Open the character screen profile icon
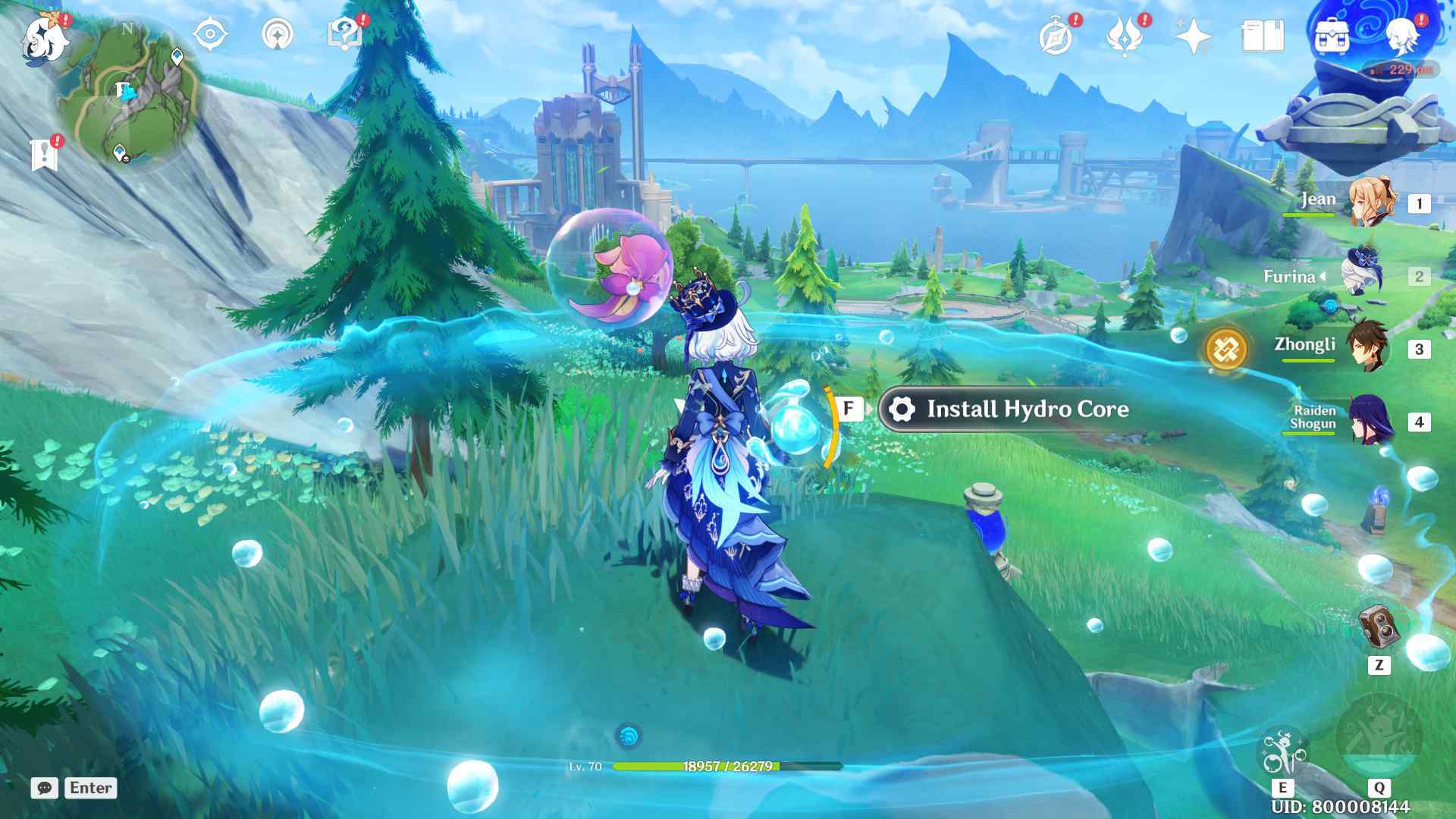This screenshot has width=1456, height=819. click(x=1401, y=36)
